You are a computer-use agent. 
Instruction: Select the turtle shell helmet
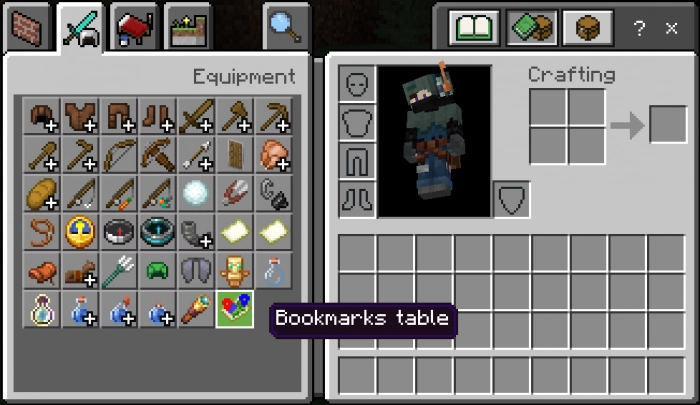tap(158, 270)
